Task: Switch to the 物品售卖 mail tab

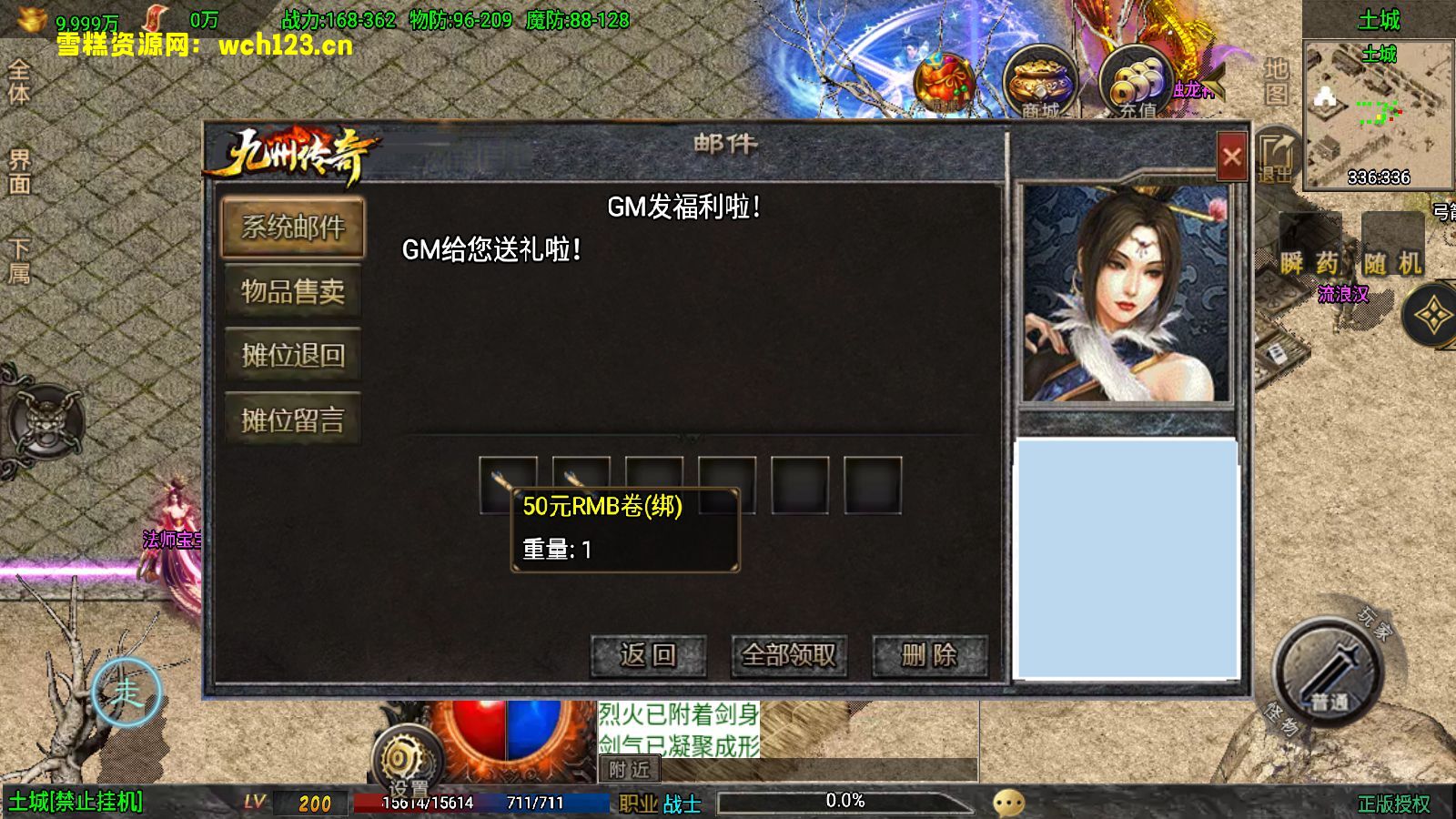Action: coord(291,291)
